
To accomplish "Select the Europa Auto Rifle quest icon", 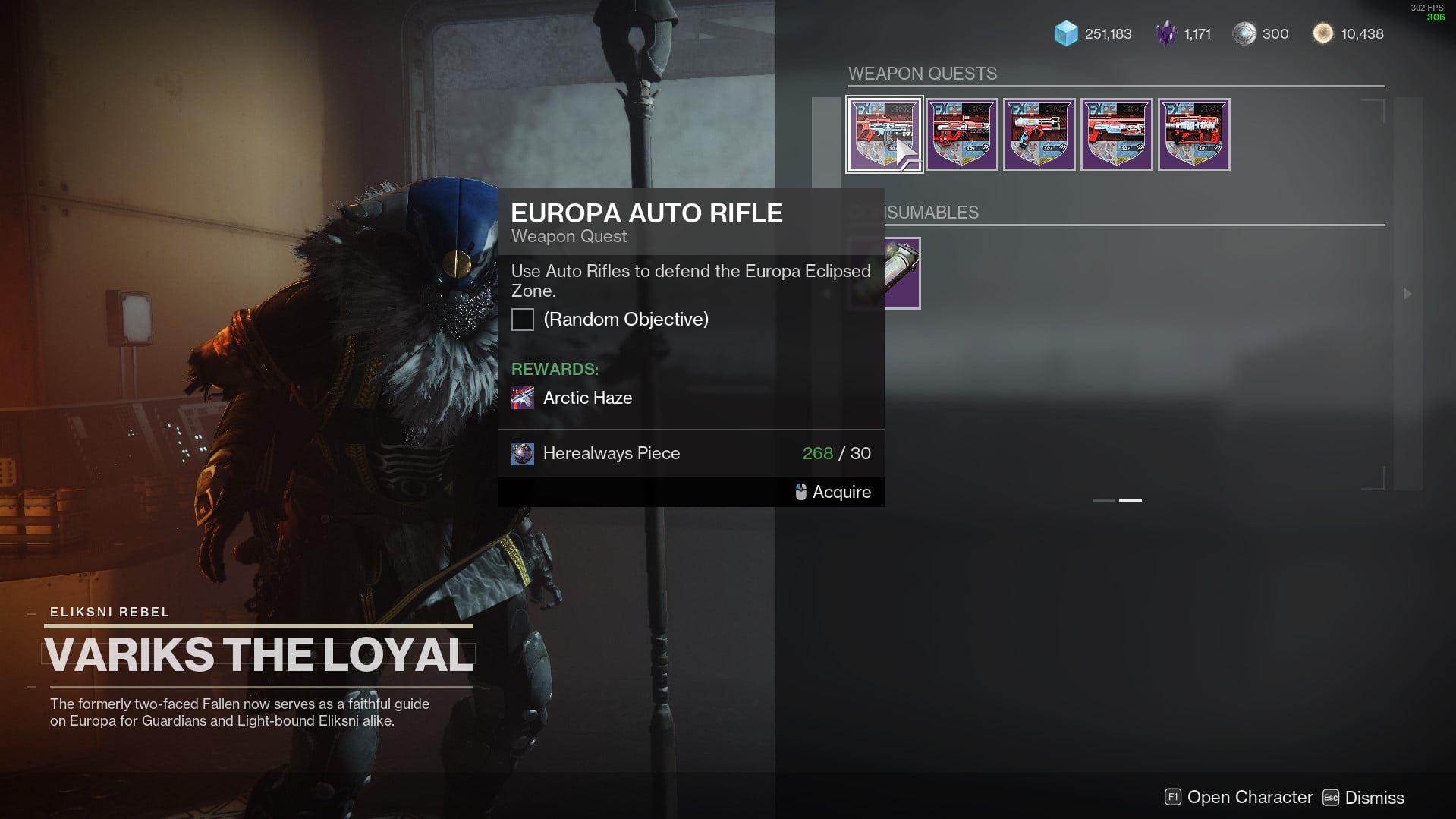I will point(883,134).
